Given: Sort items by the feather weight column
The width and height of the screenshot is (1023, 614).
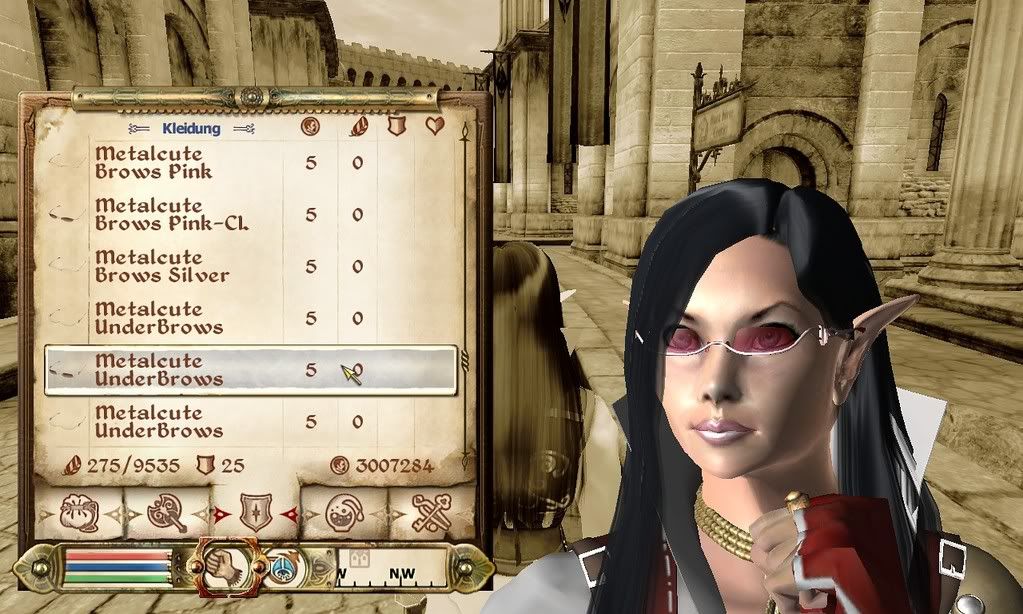Looking at the screenshot, I should (x=358, y=127).
